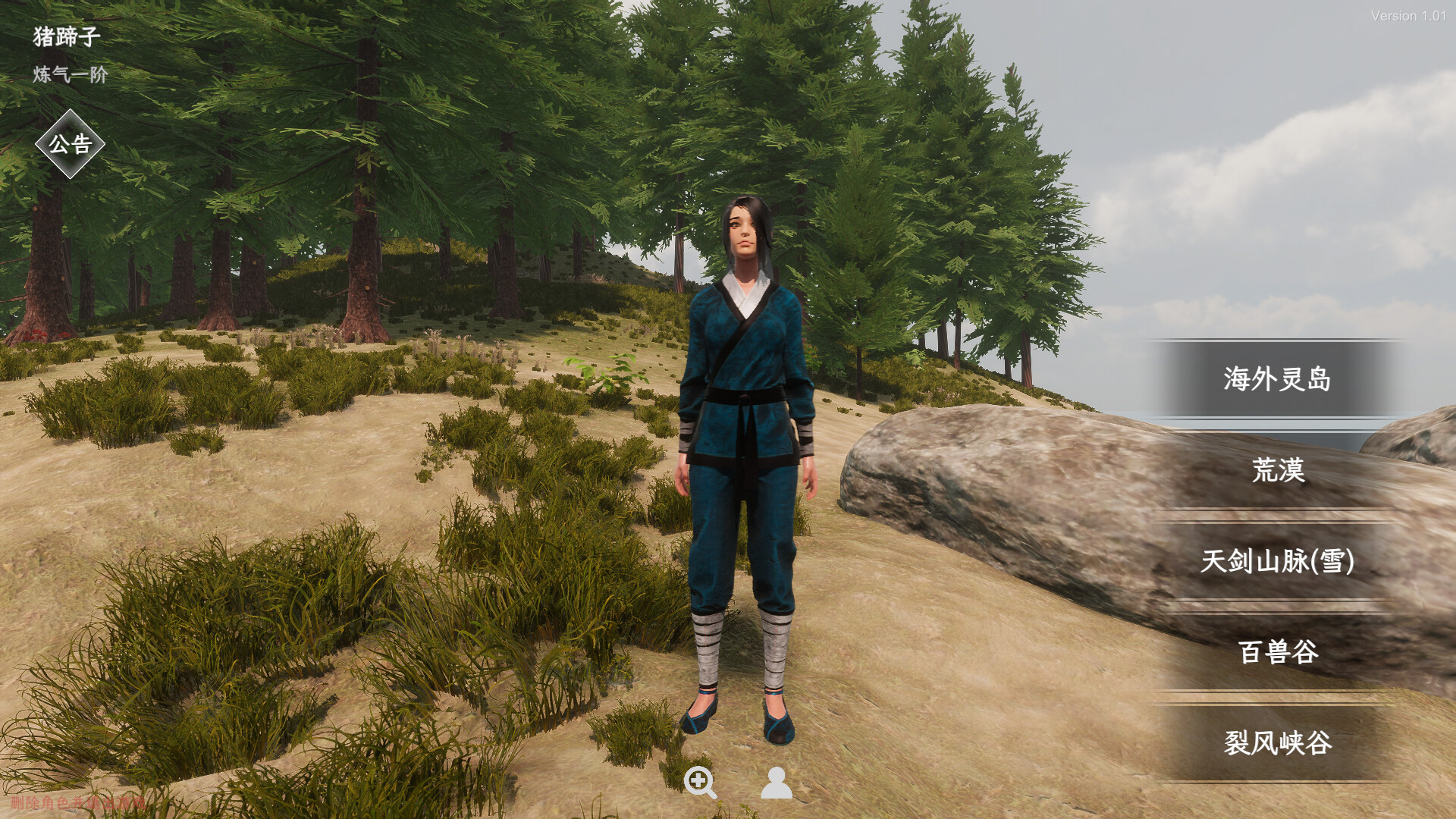
Task: Click the red 删除角色并退出游戏 link
Action: point(77,802)
